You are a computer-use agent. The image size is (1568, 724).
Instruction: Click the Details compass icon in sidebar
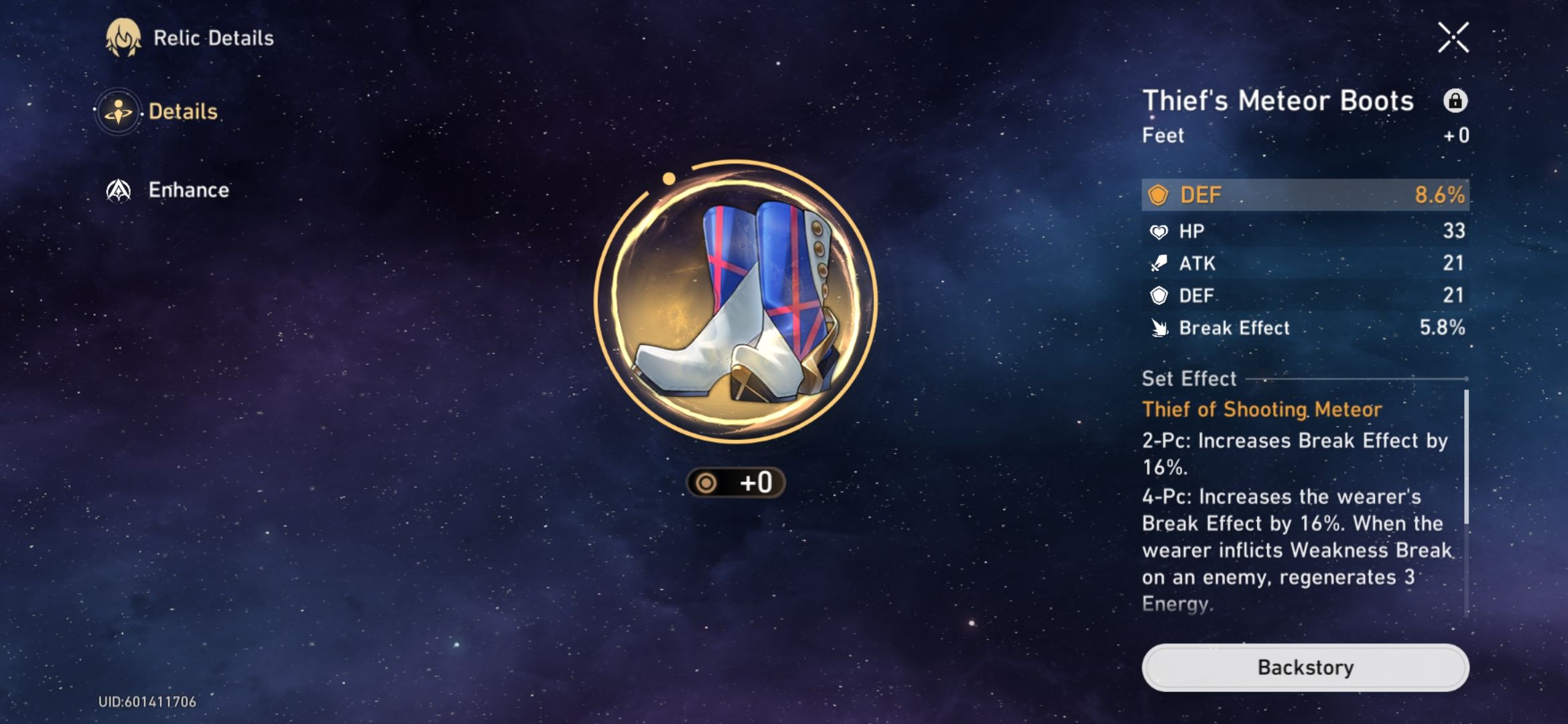click(119, 111)
